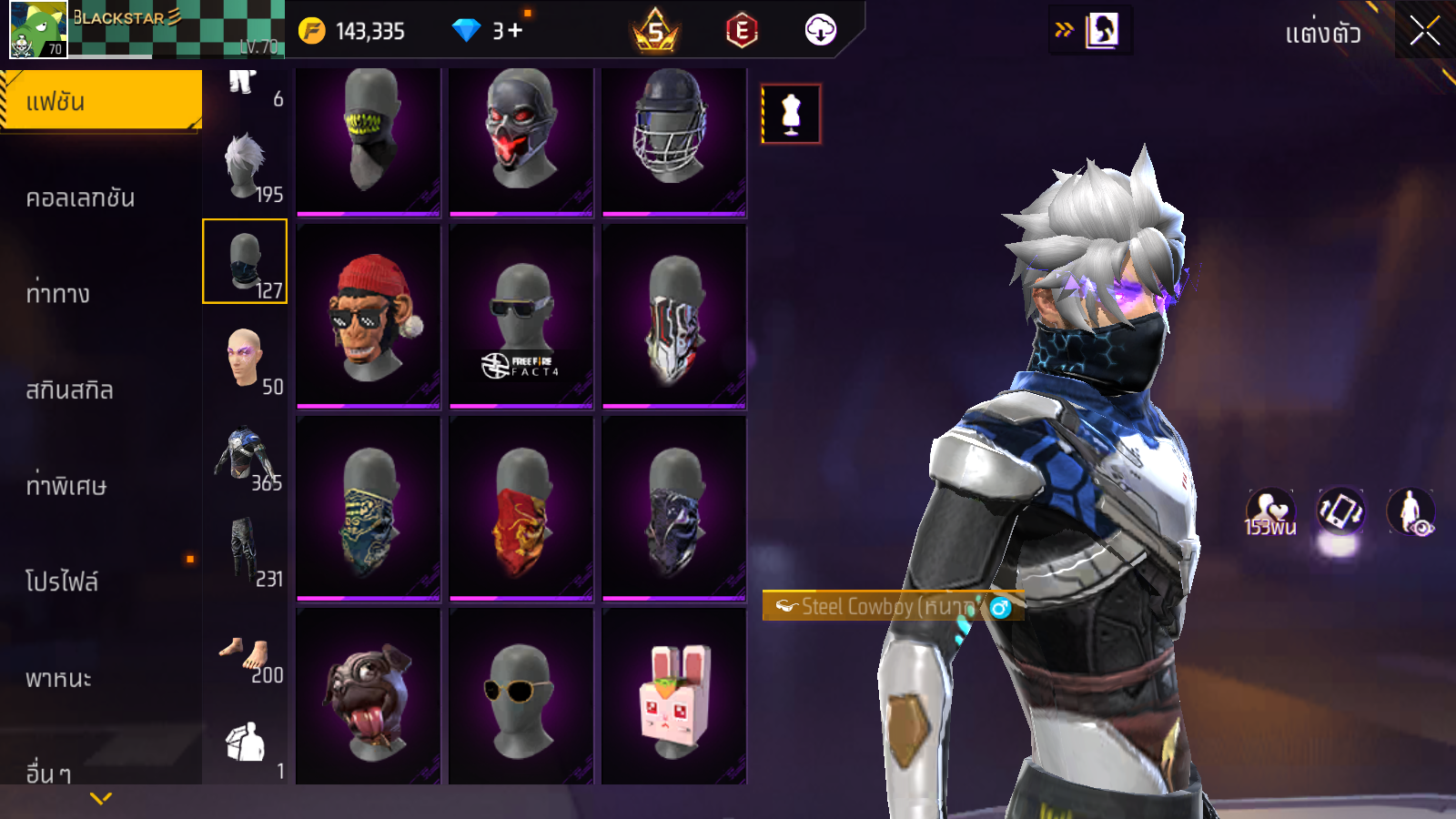Image resolution: width=1456 pixels, height=819 pixels.
Task: Close the wardrobe screen with X
Action: pyautogui.click(x=1424, y=32)
